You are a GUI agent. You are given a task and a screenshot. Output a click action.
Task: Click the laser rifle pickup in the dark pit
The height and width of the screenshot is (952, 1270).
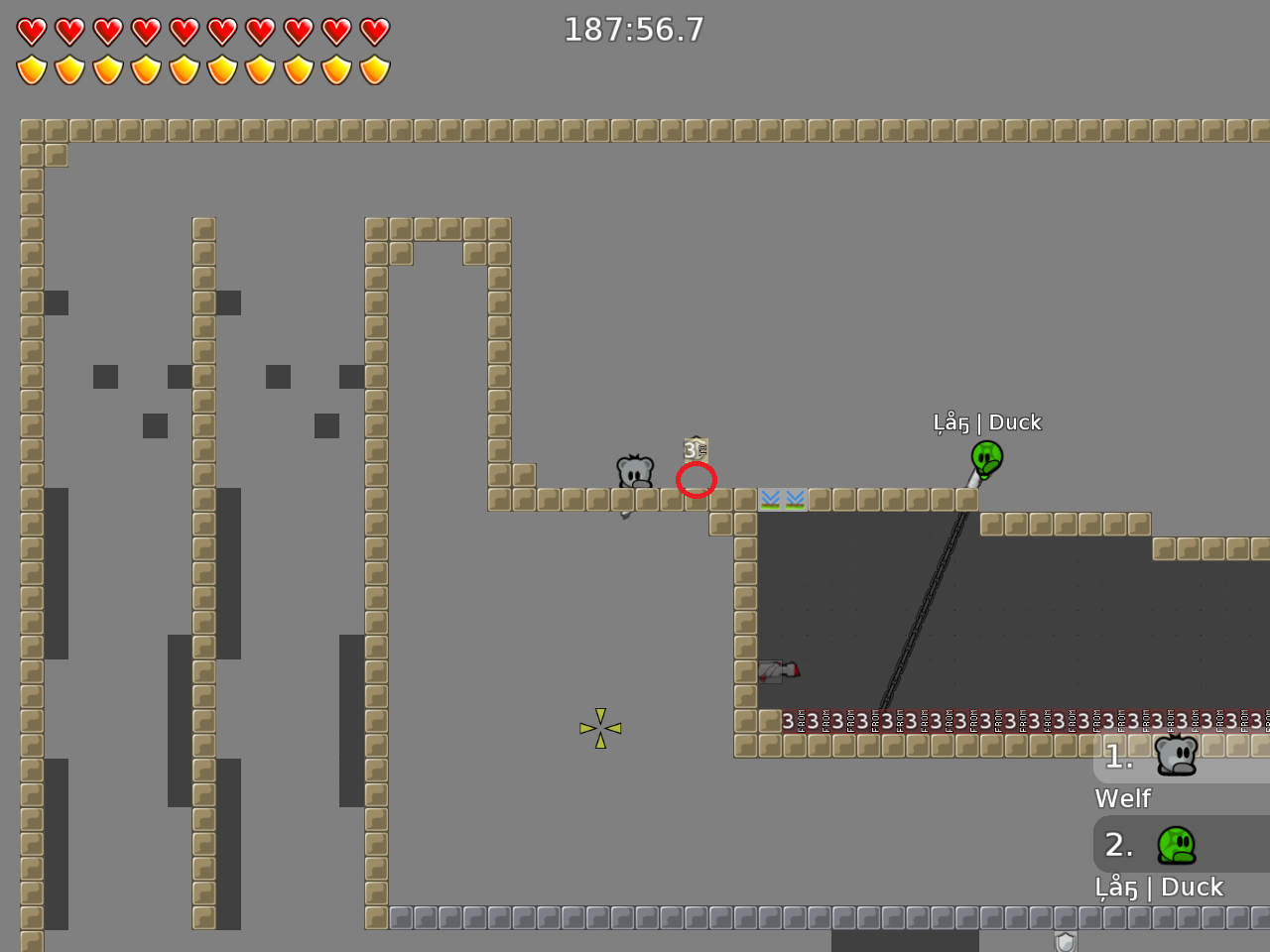[779, 671]
